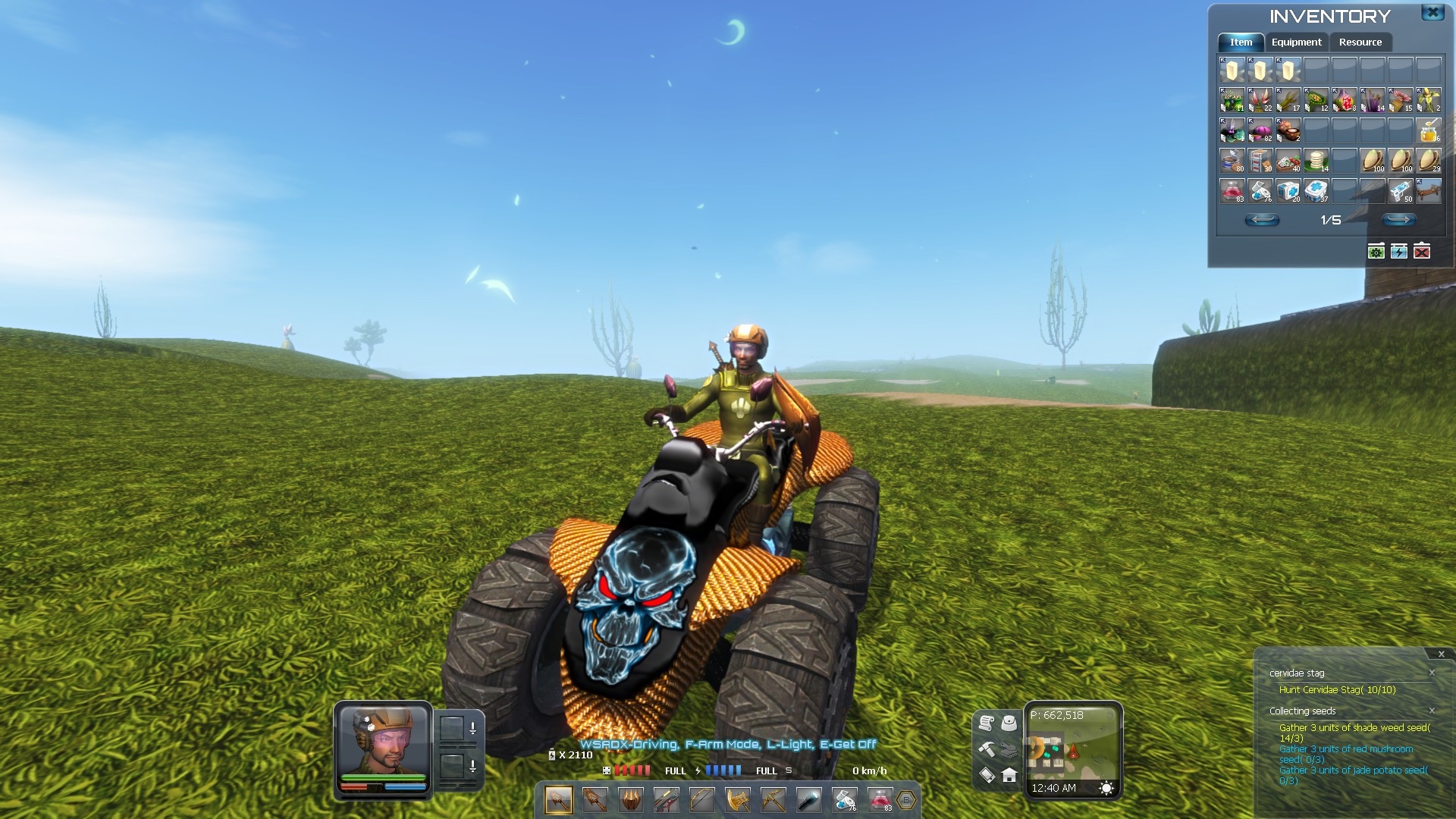
Task: Pick the stack of 82 purple shells
Action: click(1260, 130)
